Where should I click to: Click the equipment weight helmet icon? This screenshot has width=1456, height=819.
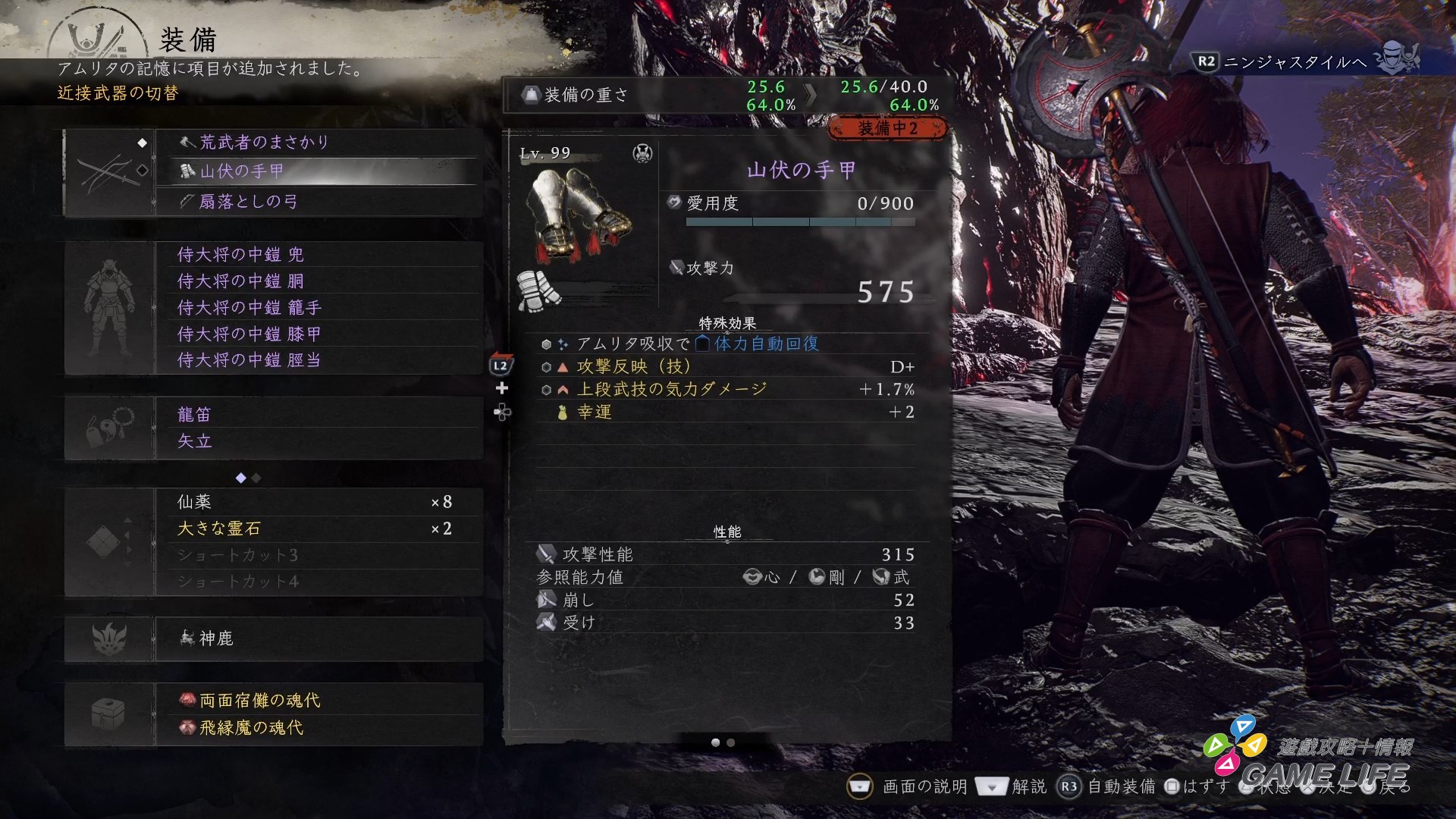click(x=531, y=95)
